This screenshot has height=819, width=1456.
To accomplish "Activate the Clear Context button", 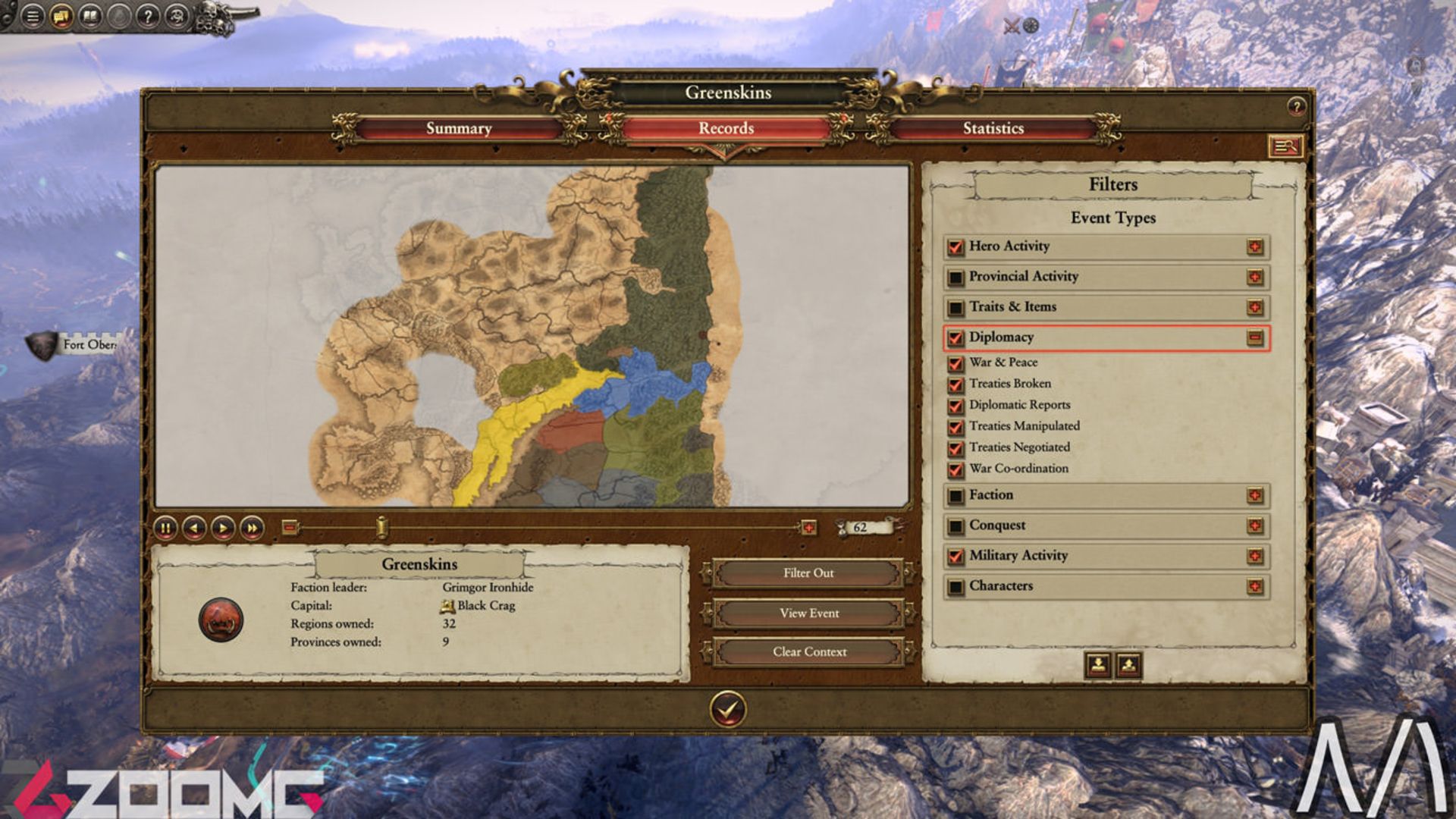I will (x=808, y=651).
